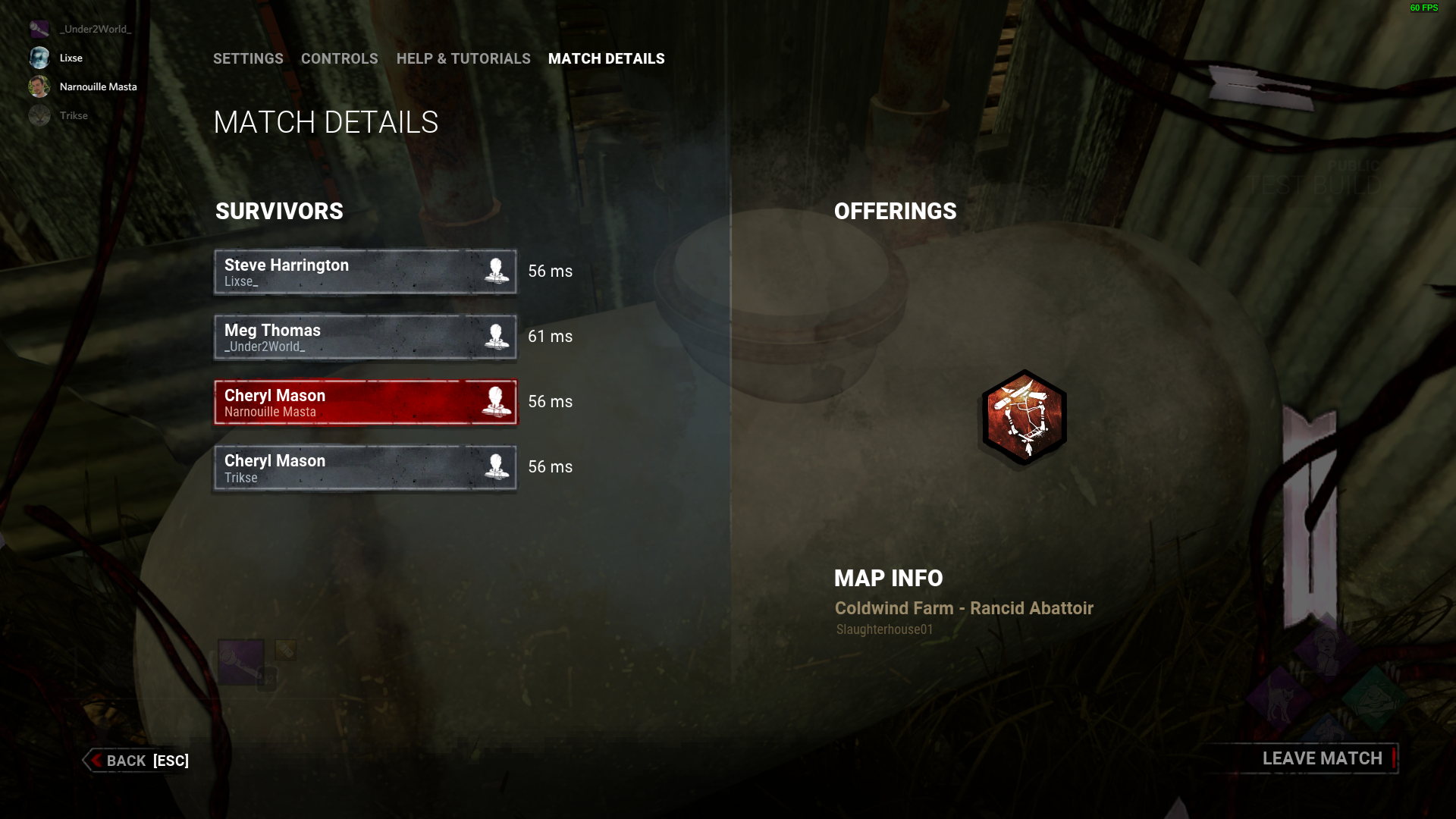The width and height of the screenshot is (1456, 819).
Task: Open HELP & TUTORIALS
Action: 463,58
